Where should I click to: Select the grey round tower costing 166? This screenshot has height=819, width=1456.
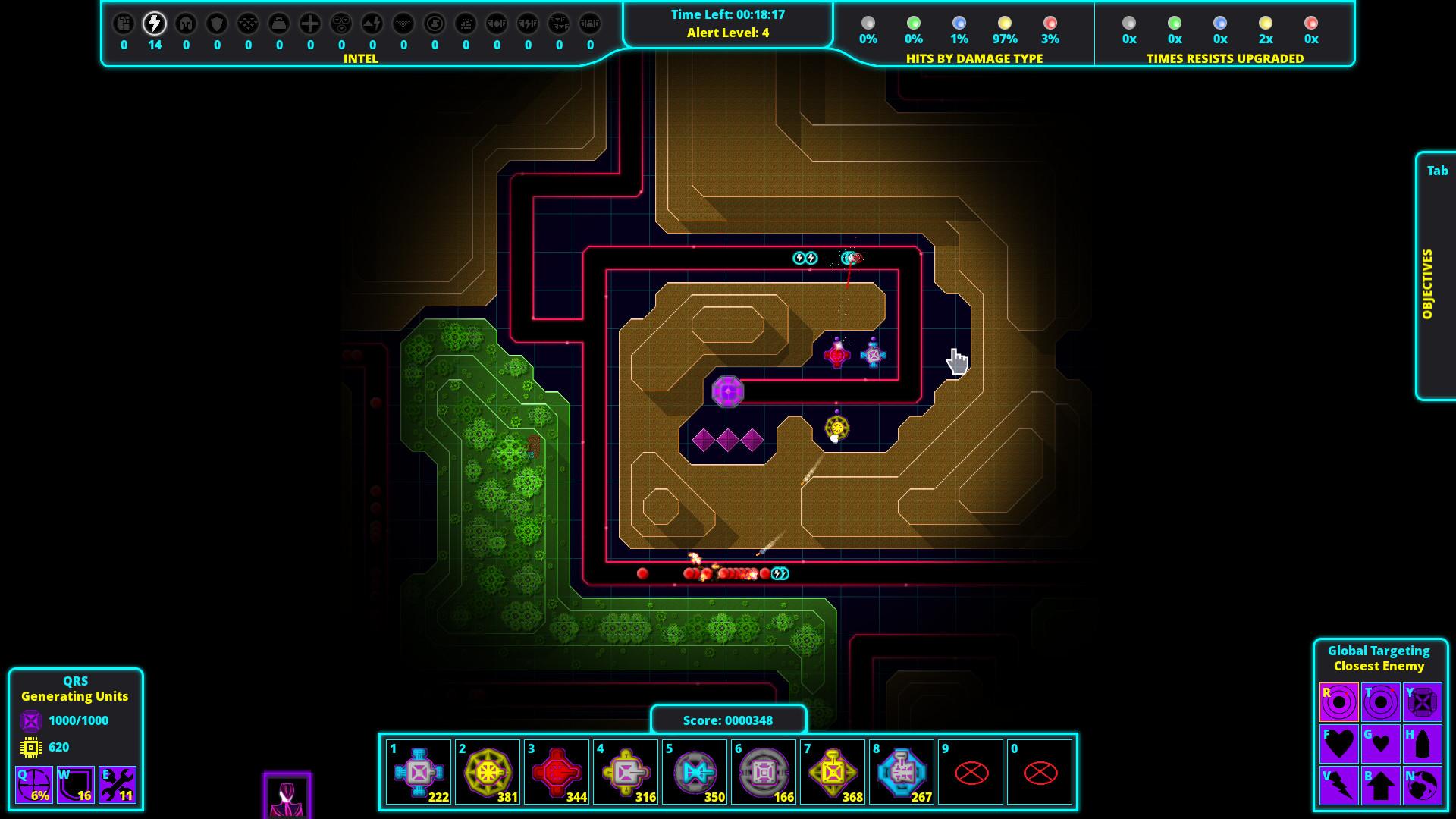pyautogui.click(x=763, y=772)
